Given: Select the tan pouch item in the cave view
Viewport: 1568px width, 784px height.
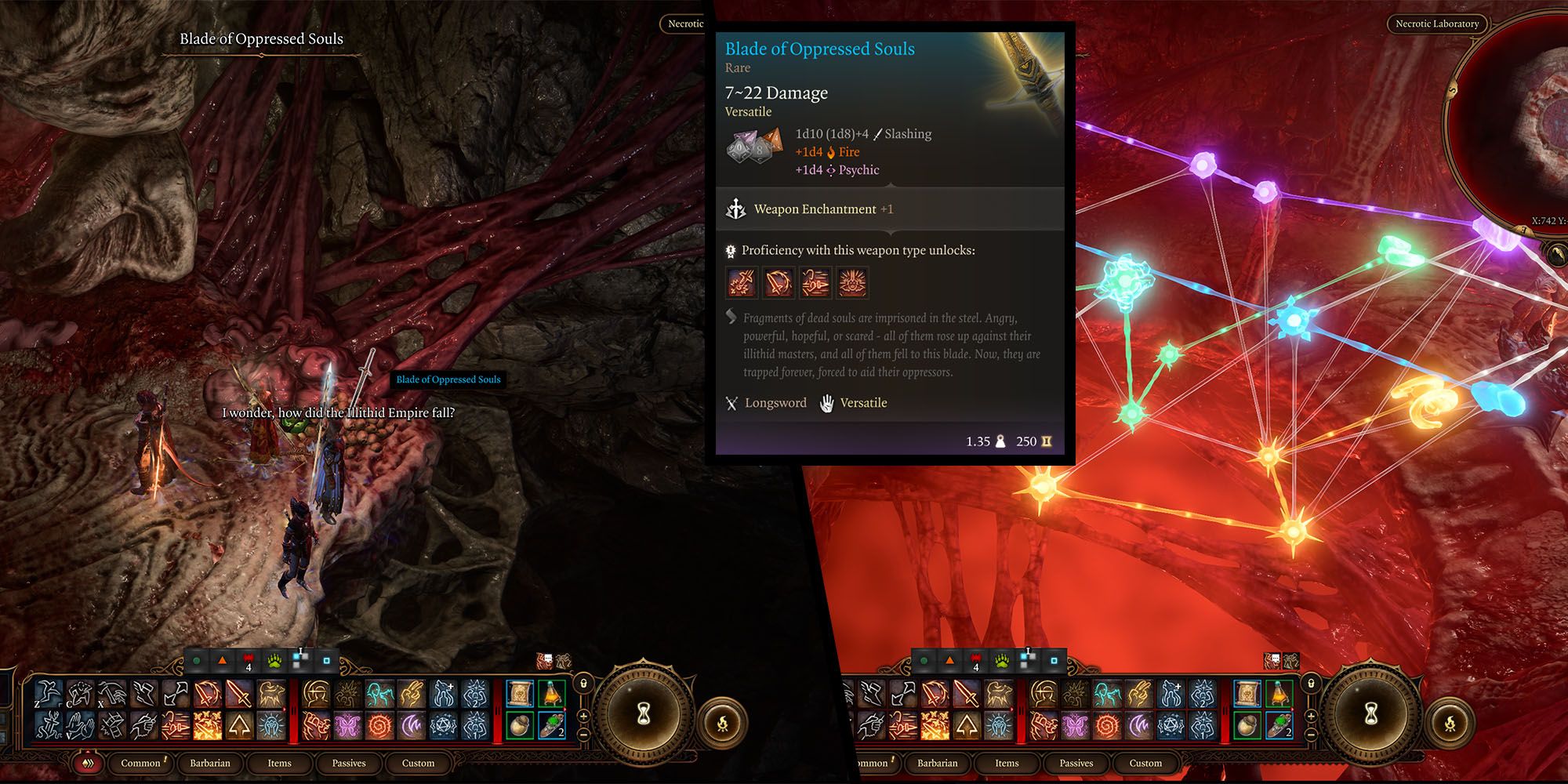Looking at the screenshot, I should coord(520,725).
